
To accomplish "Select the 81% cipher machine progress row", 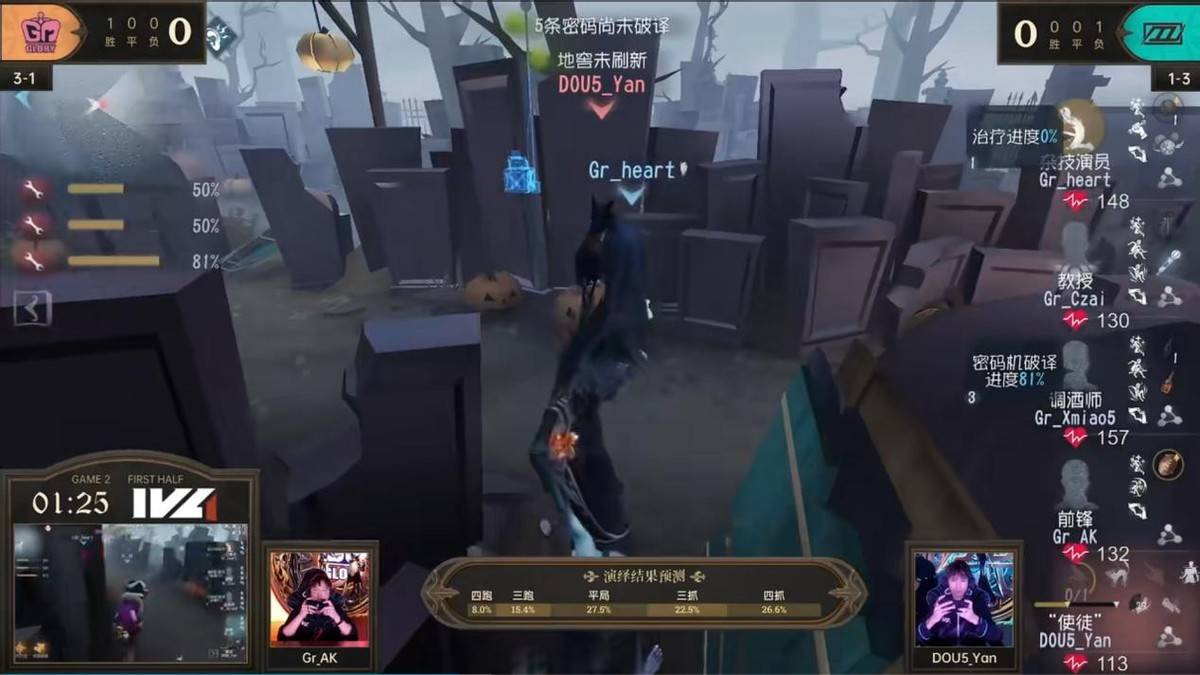I will click(x=113, y=261).
